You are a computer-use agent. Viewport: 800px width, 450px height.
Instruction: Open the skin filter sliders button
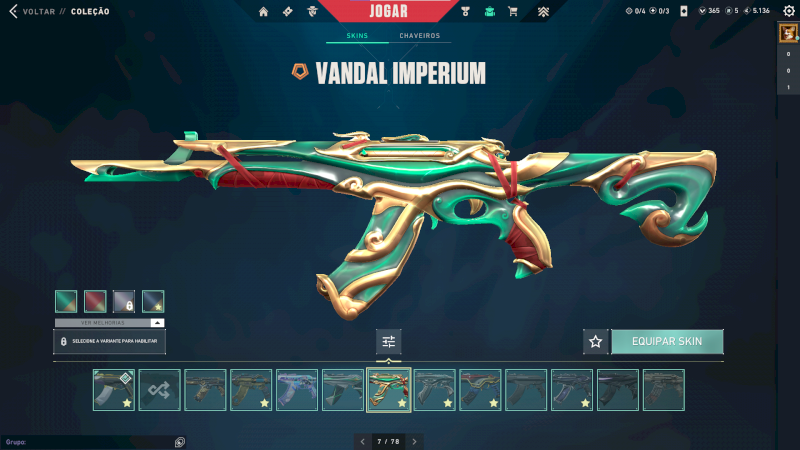click(x=389, y=342)
